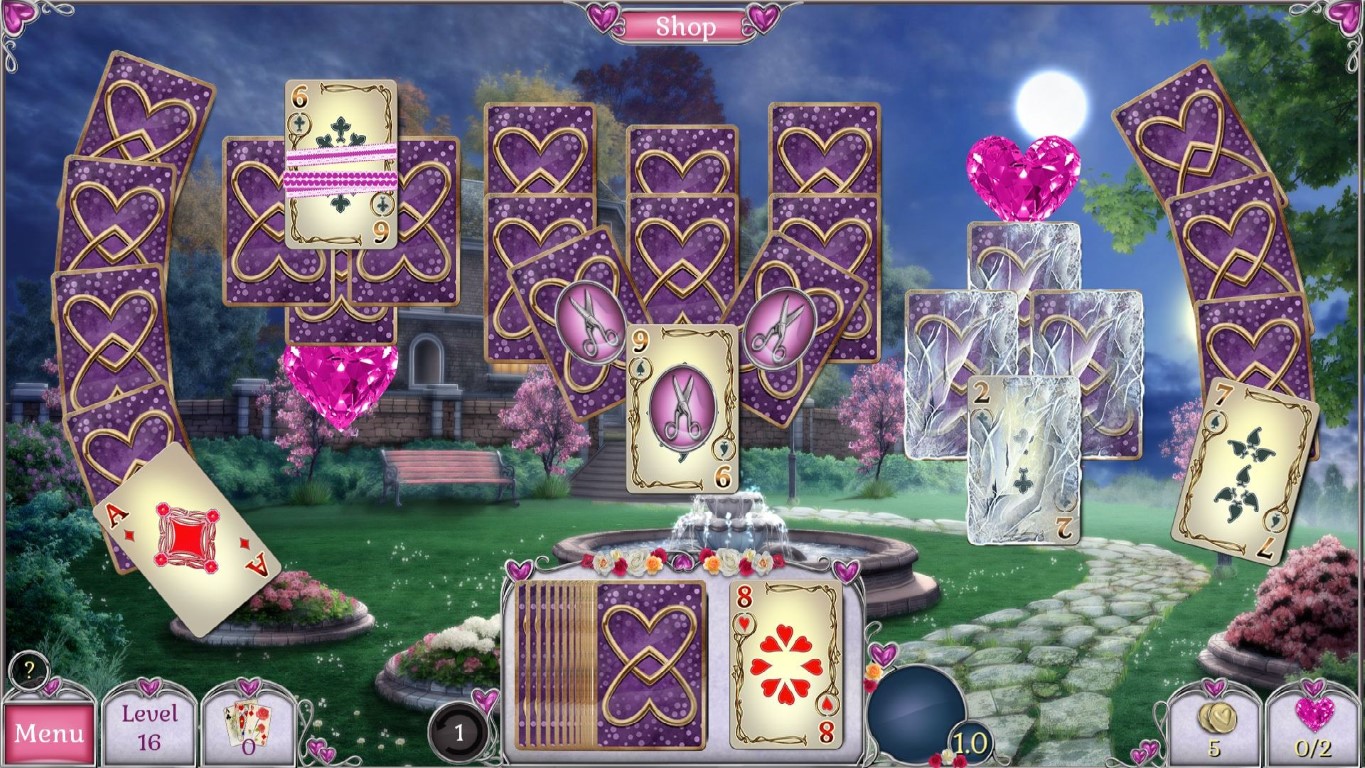Open the Shop
The height and width of the screenshot is (768, 1365).
(686, 26)
